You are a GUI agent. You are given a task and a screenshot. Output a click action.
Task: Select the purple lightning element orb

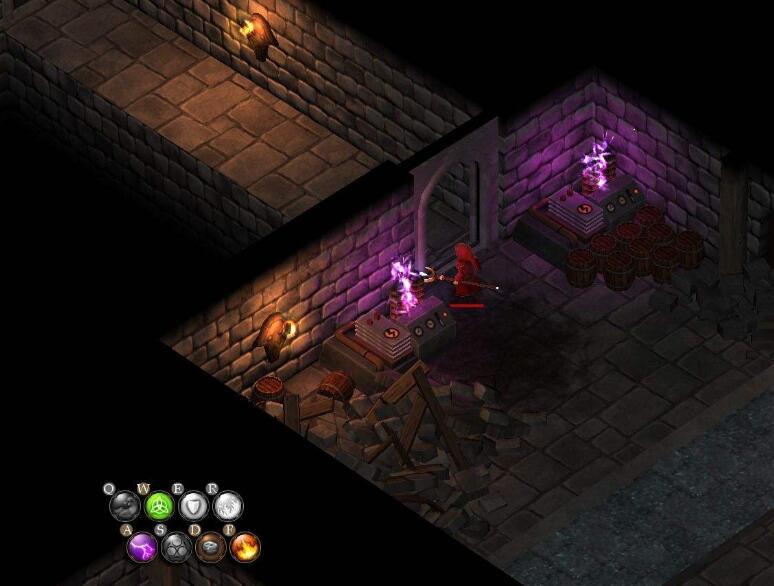click(x=142, y=546)
